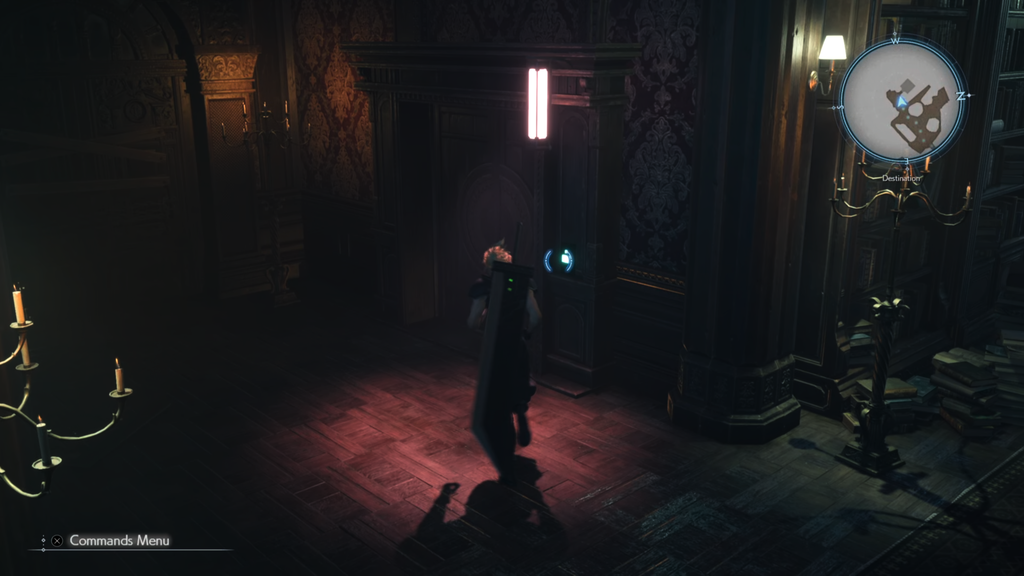Select the glowing interaction marker by the door
Screen dimensions: 1024x576
[560, 260]
